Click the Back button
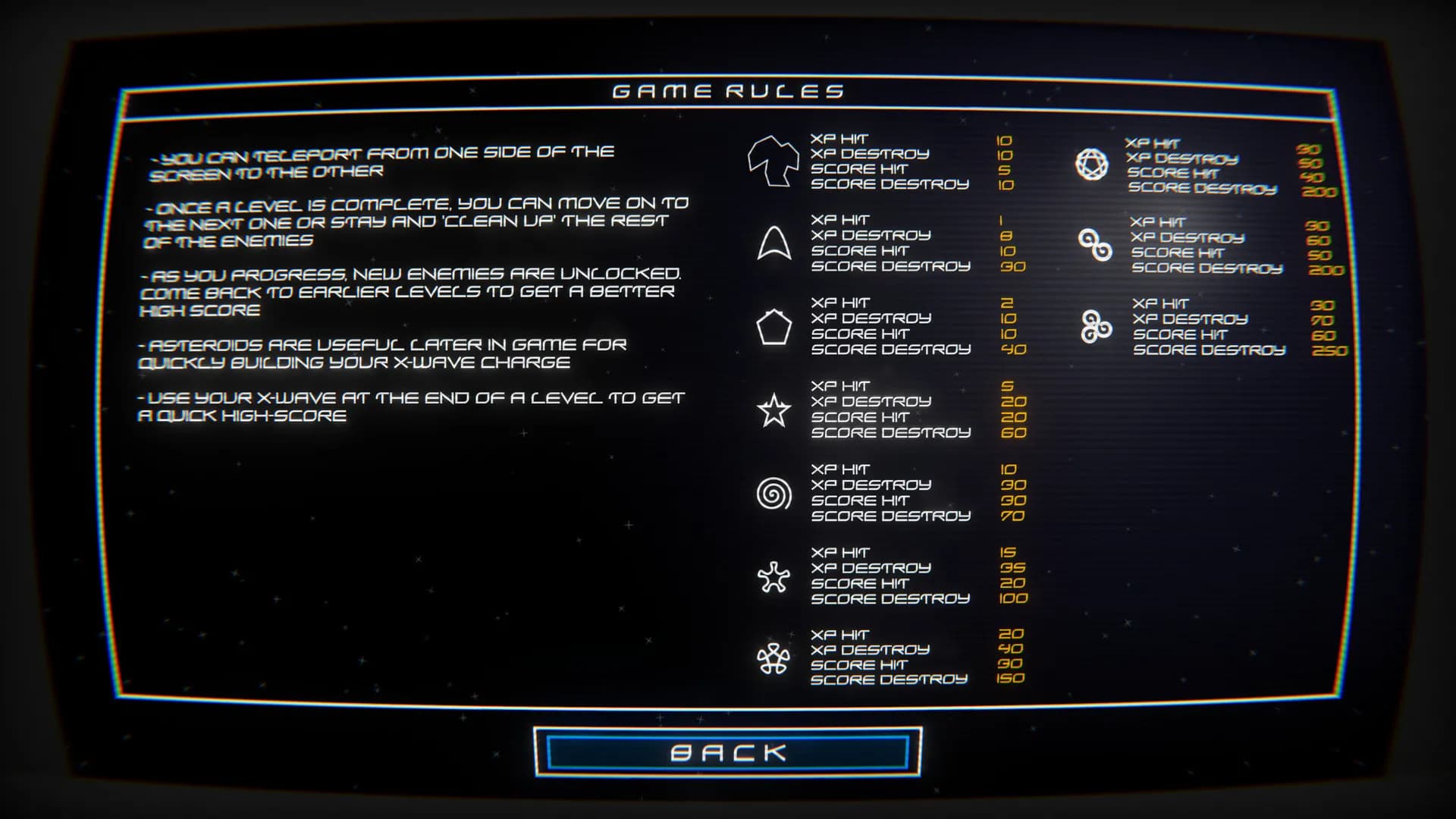 728,752
